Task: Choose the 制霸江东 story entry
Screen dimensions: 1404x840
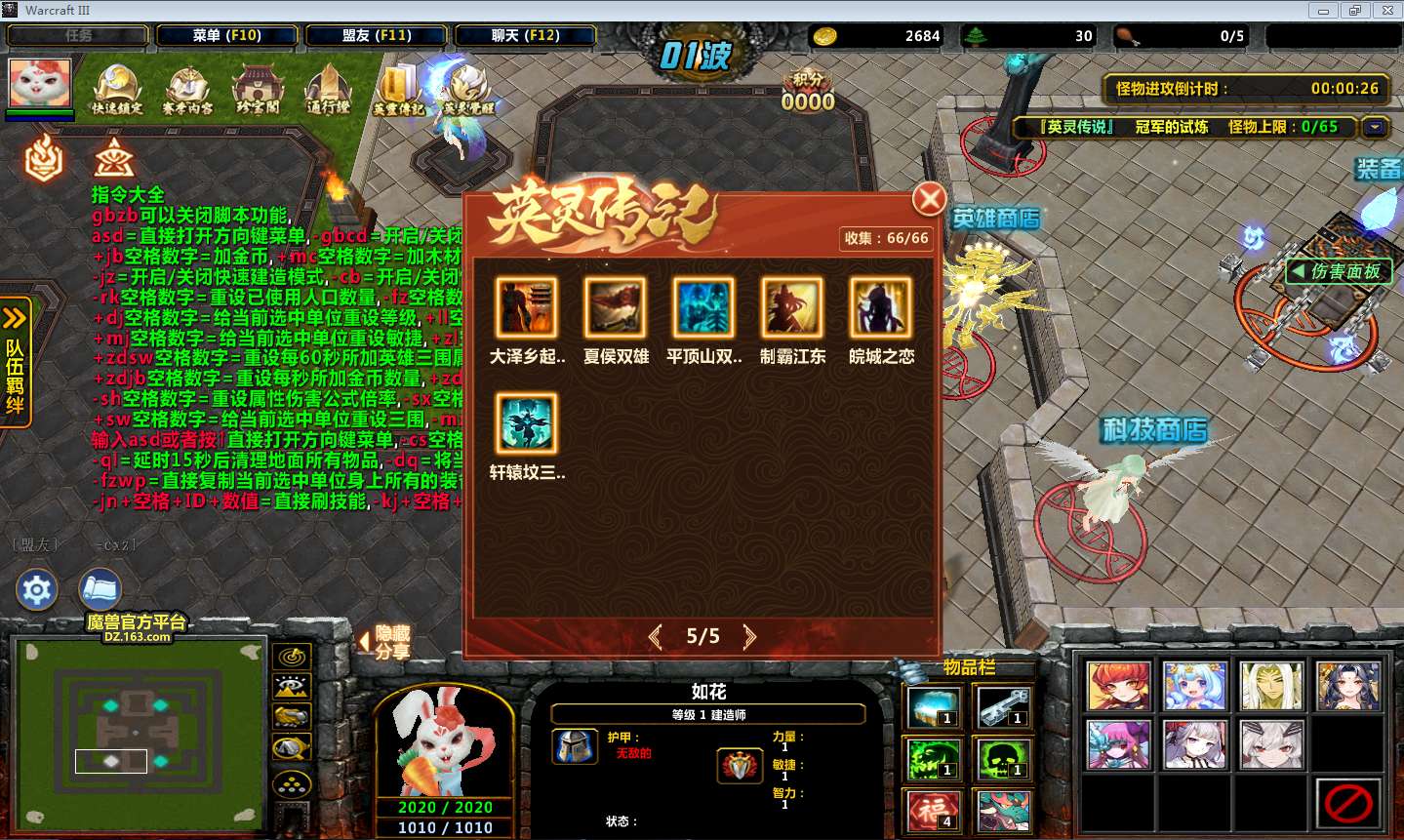Action: coord(792,307)
